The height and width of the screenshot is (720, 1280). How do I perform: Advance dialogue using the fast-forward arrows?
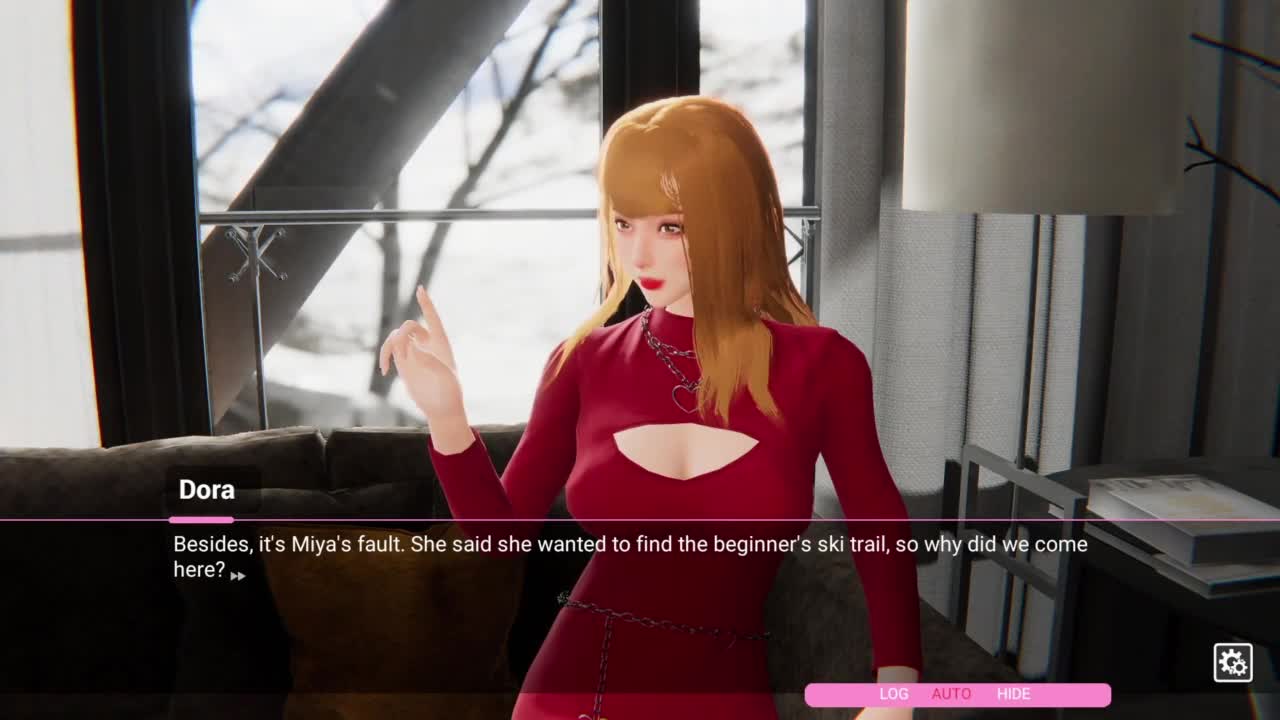tap(238, 575)
